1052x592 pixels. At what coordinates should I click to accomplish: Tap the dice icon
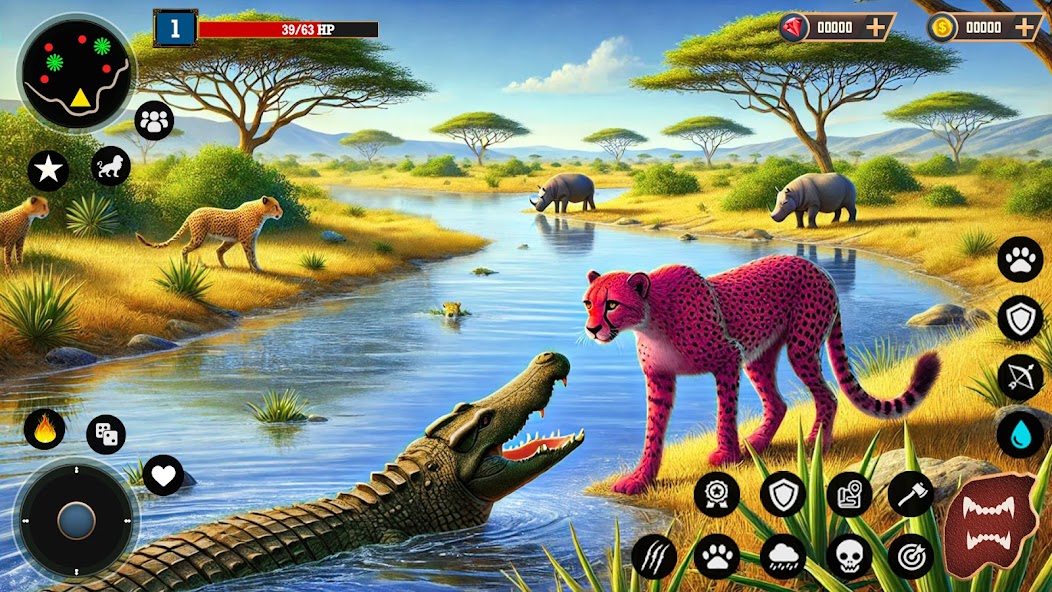pyautogui.click(x=106, y=434)
